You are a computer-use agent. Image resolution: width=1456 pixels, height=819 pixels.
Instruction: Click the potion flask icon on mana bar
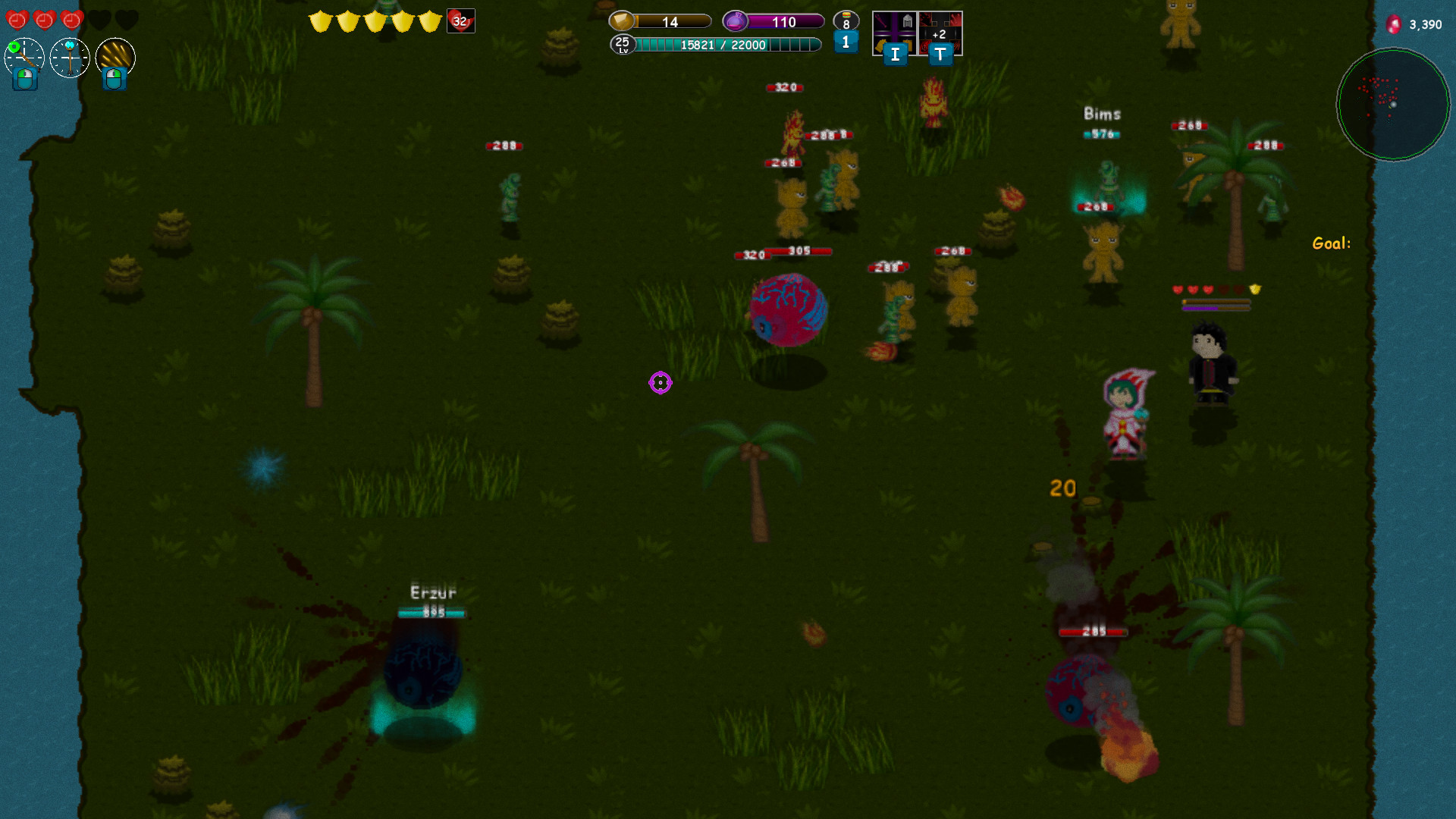[x=735, y=21]
